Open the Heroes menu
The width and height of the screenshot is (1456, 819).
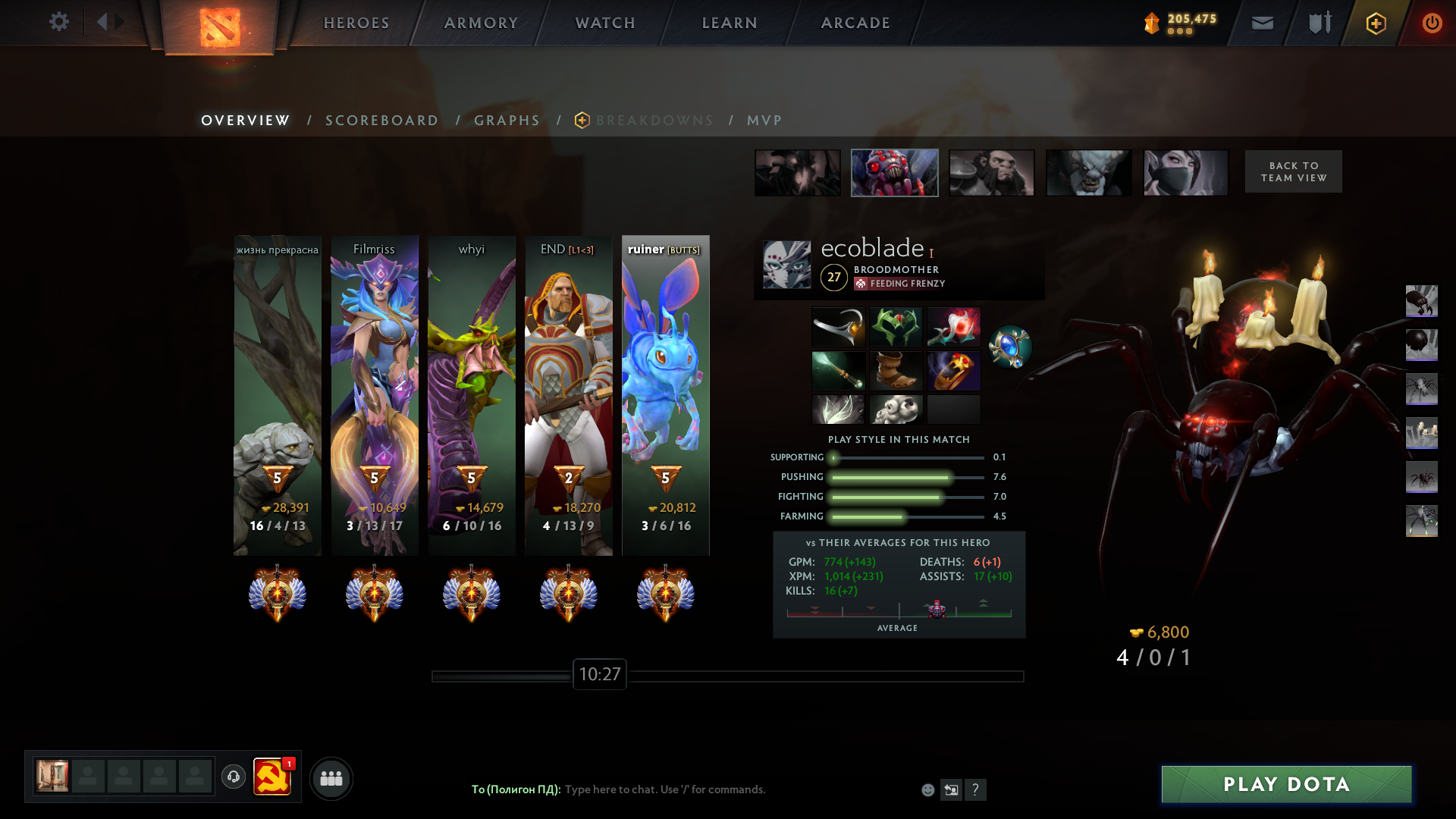[356, 23]
